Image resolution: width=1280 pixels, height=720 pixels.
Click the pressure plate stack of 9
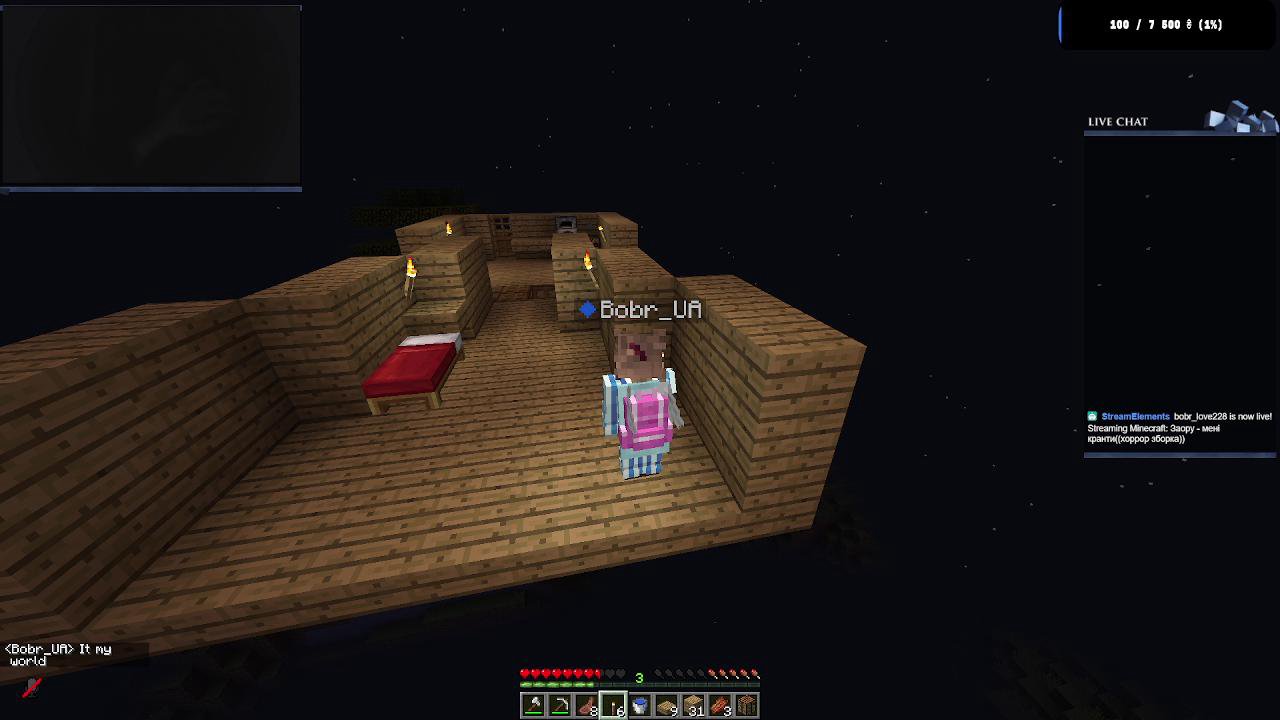(x=668, y=703)
